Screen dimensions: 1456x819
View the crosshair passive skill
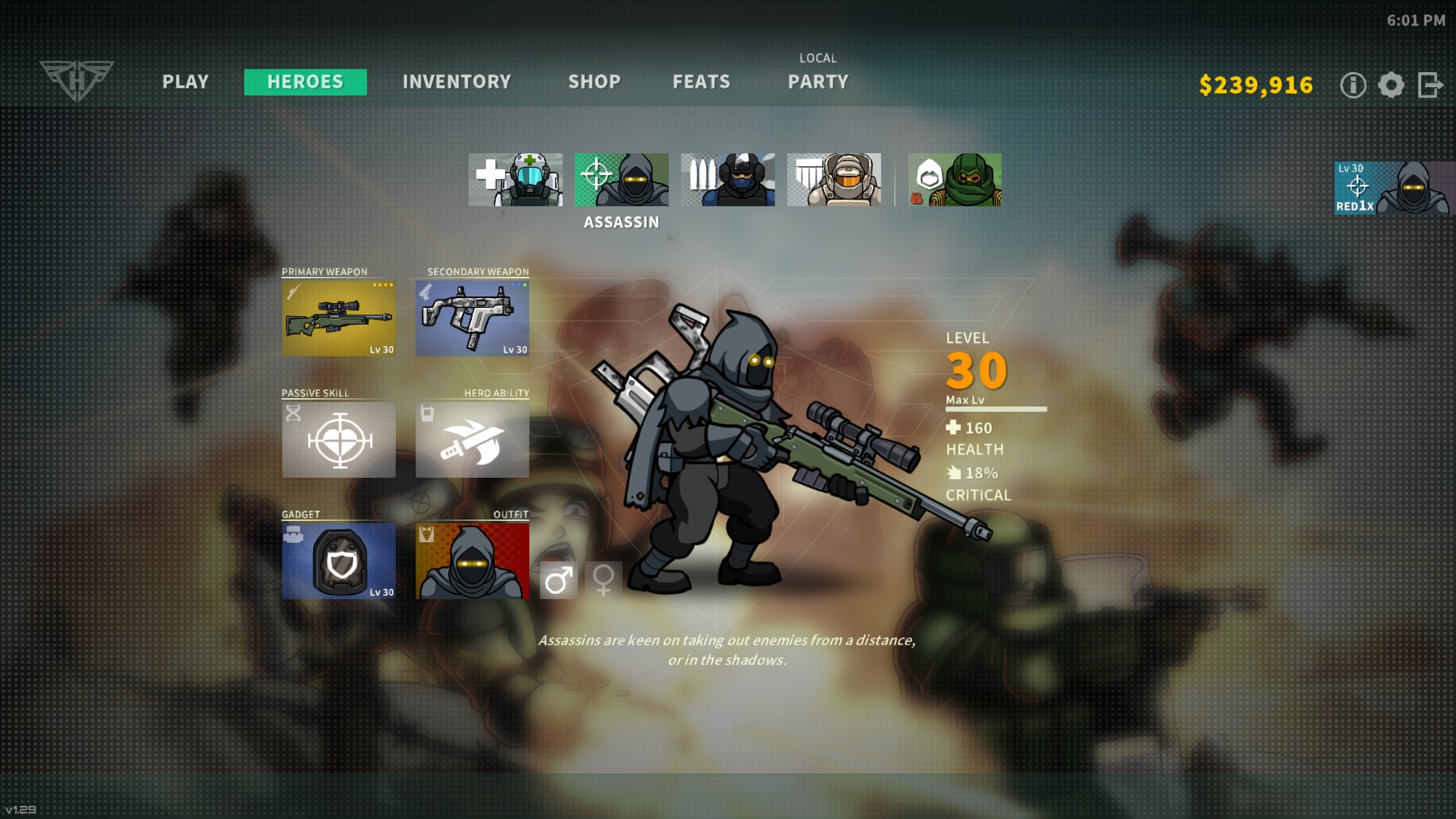click(338, 440)
